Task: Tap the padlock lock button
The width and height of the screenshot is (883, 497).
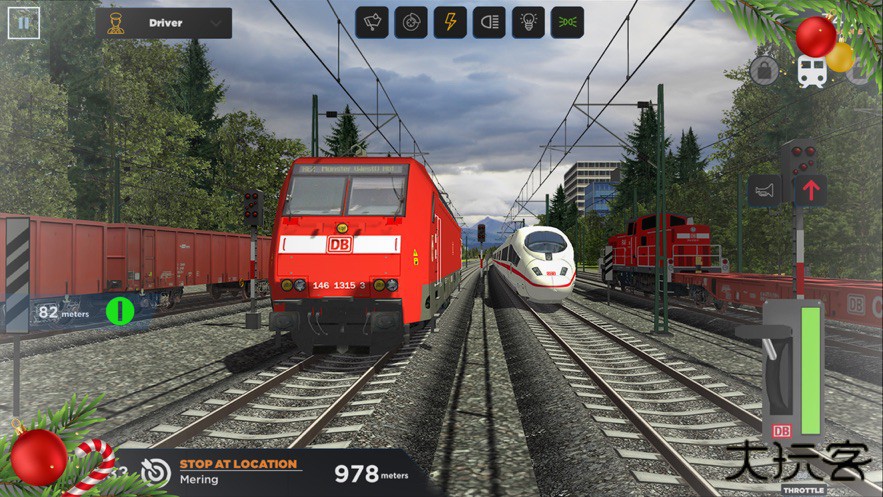Action: (765, 71)
